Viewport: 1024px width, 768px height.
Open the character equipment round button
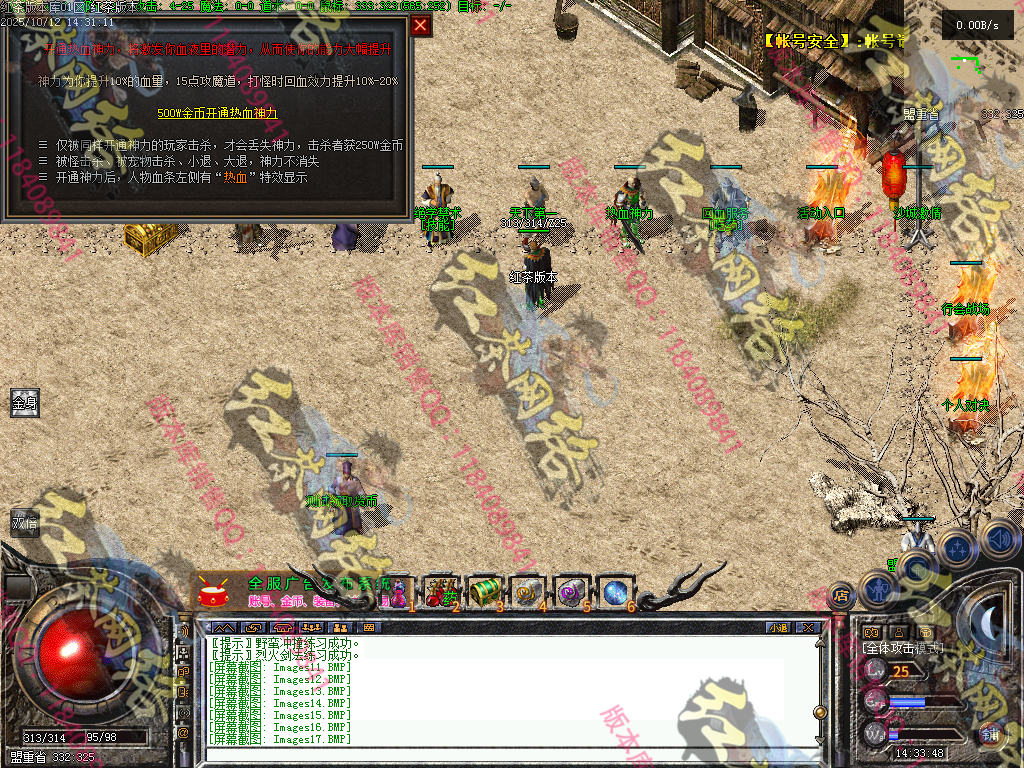878,587
